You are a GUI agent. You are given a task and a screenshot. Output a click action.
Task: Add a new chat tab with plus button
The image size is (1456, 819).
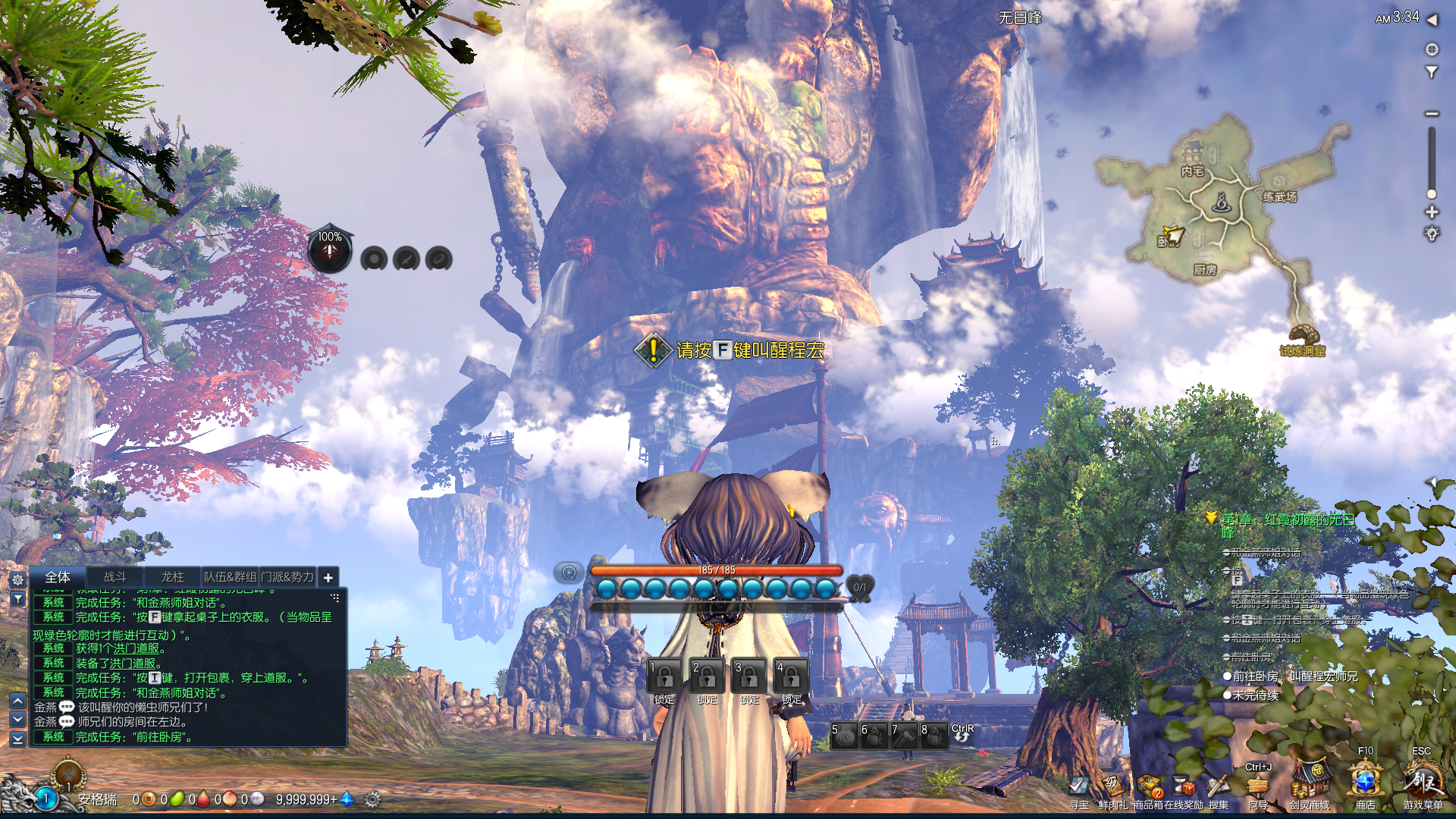point(328,578)
